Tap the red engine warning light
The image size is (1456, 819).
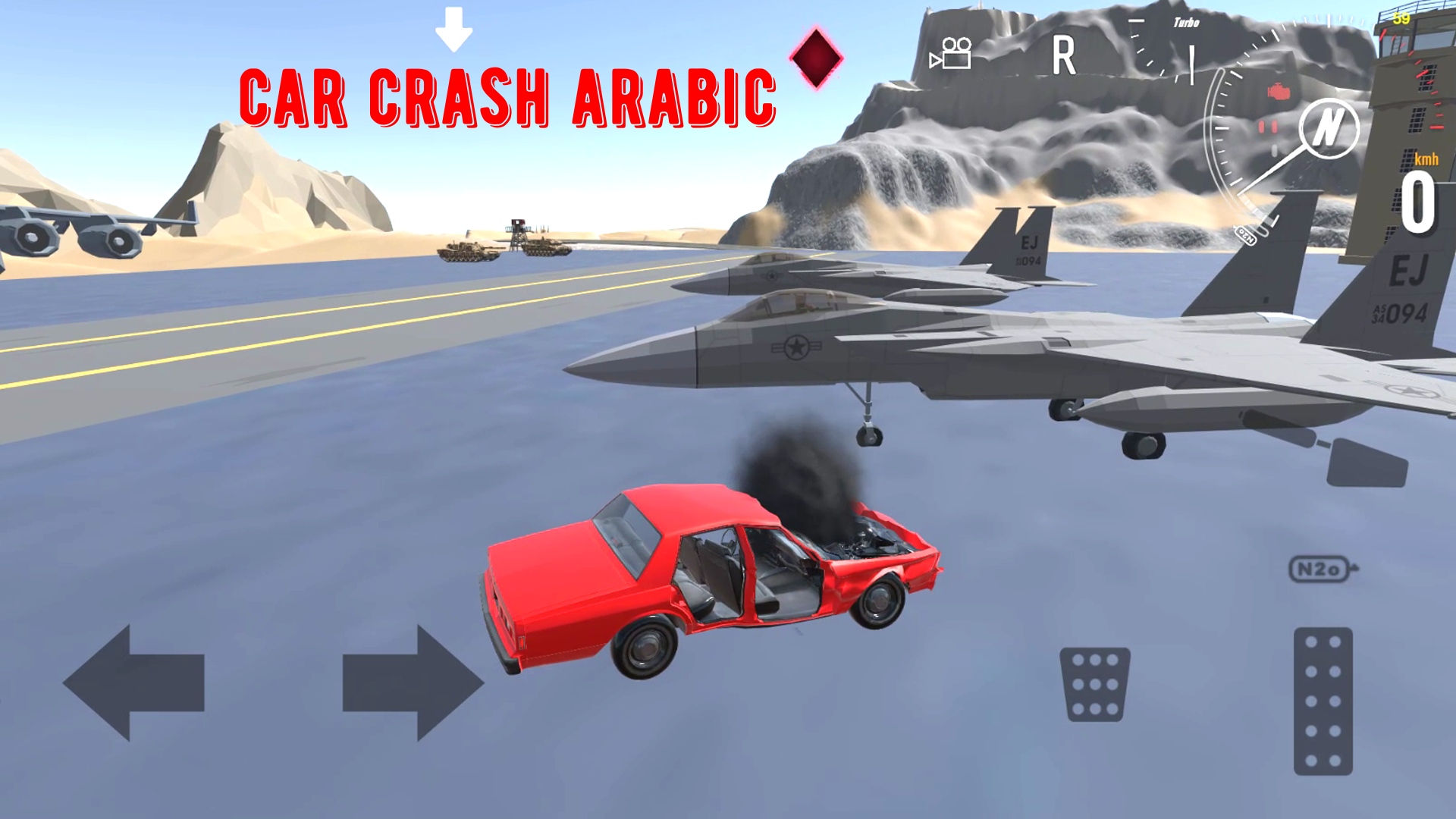click(1279, 91)
